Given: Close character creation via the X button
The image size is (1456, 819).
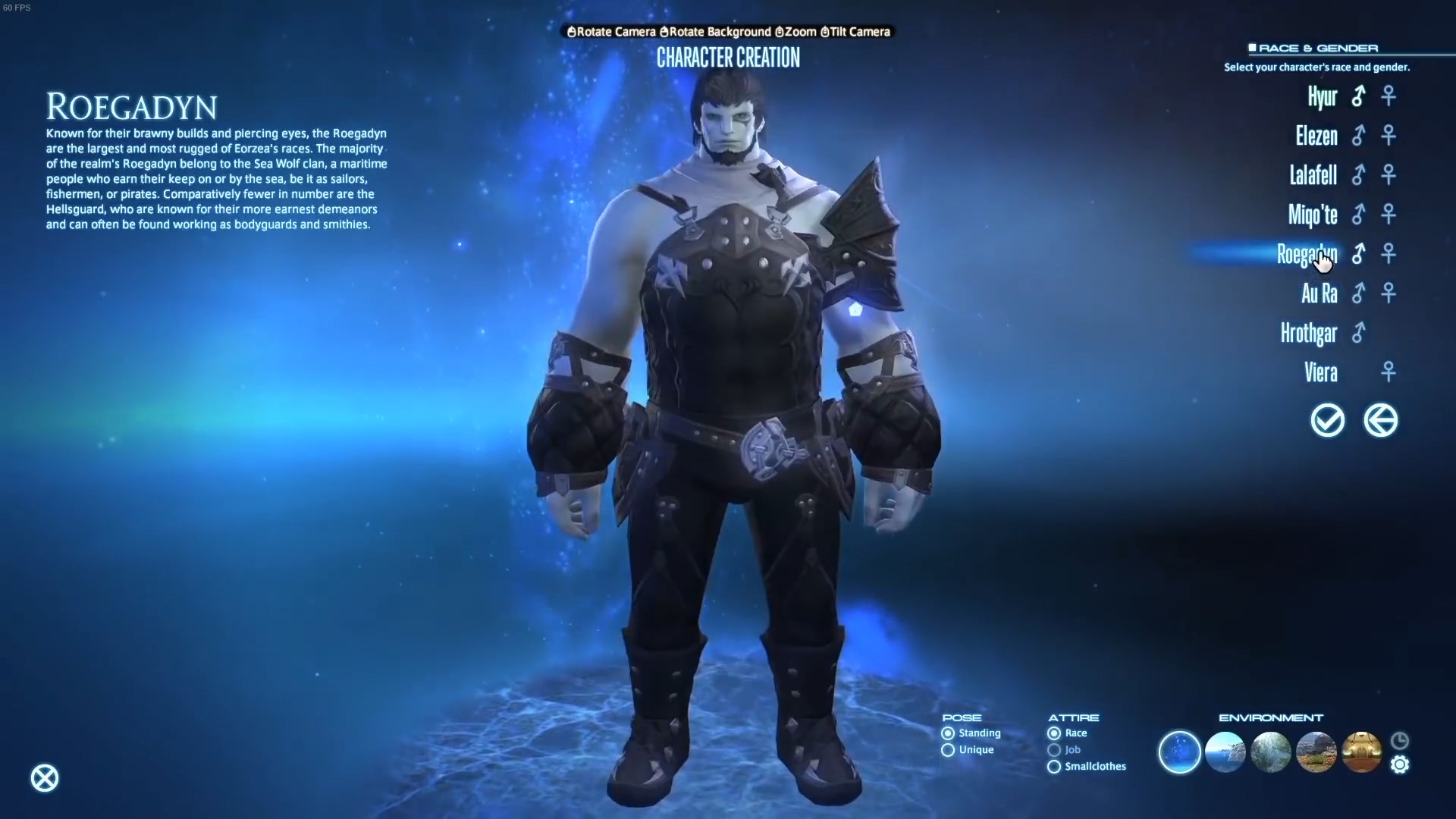Looking at the screenshot, I should pyautogui.click(x=44, y=778).
